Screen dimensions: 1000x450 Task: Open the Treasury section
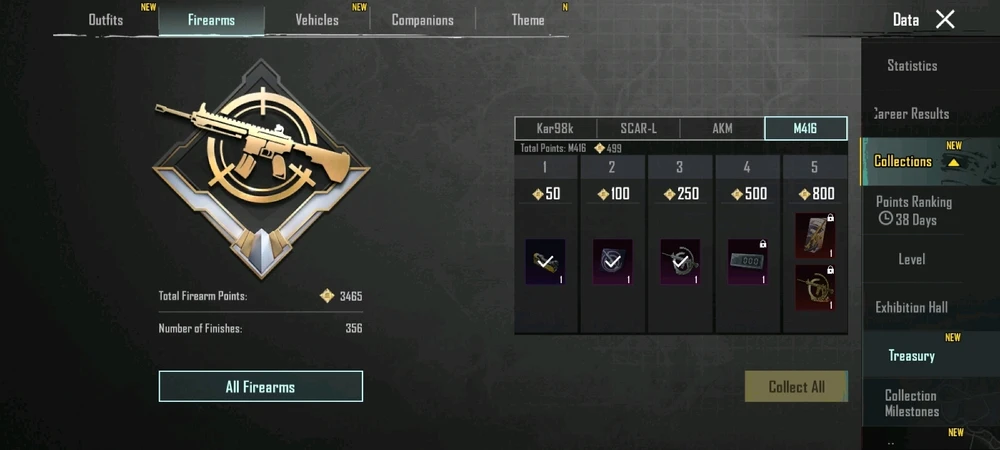[x=912, y=355]
